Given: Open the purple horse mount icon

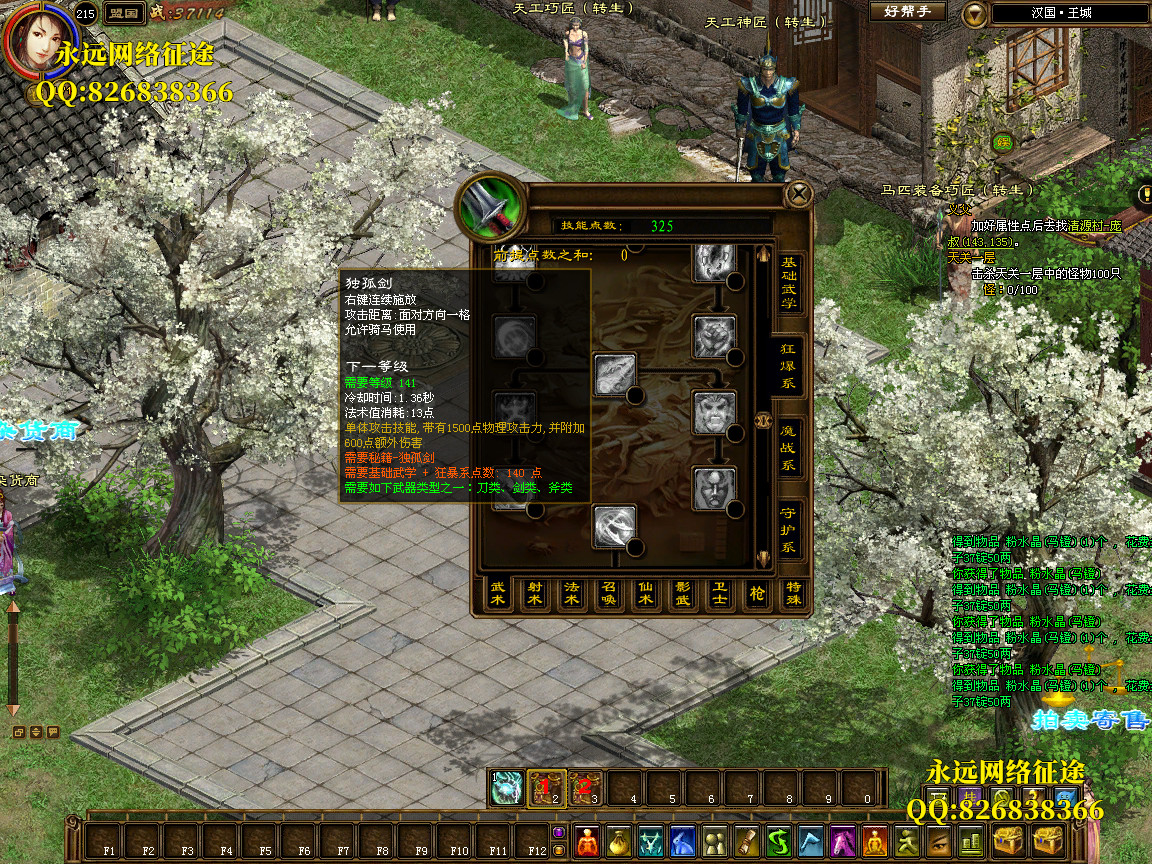Looking at the screenshot, I should coord(843,841).
